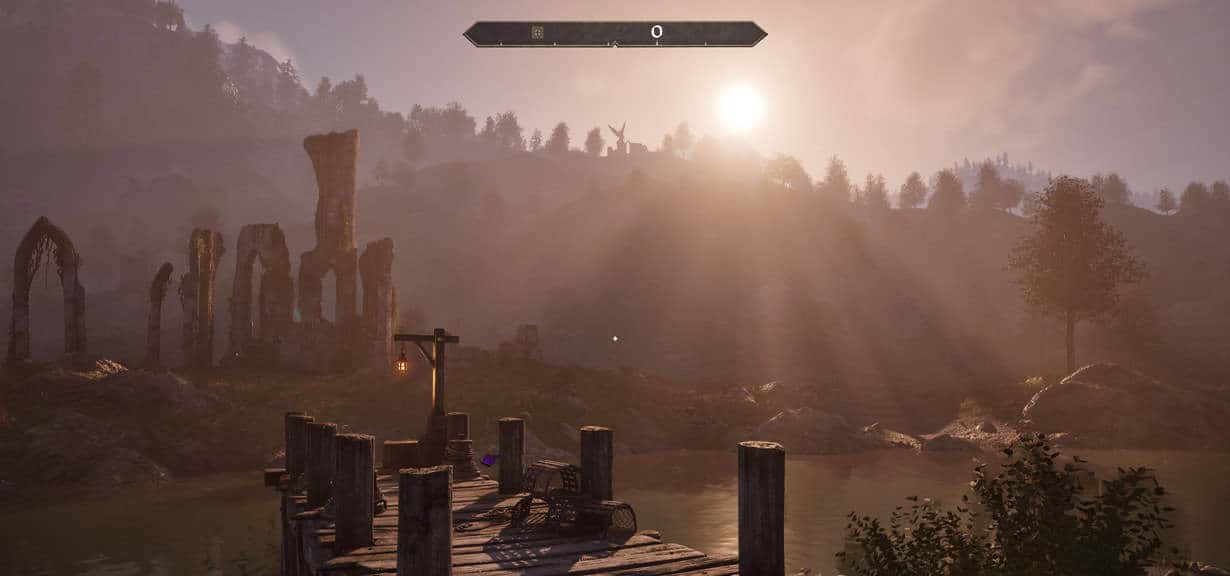Click the square location marker on the compass

pyautogui.click(x=537, y=33)
